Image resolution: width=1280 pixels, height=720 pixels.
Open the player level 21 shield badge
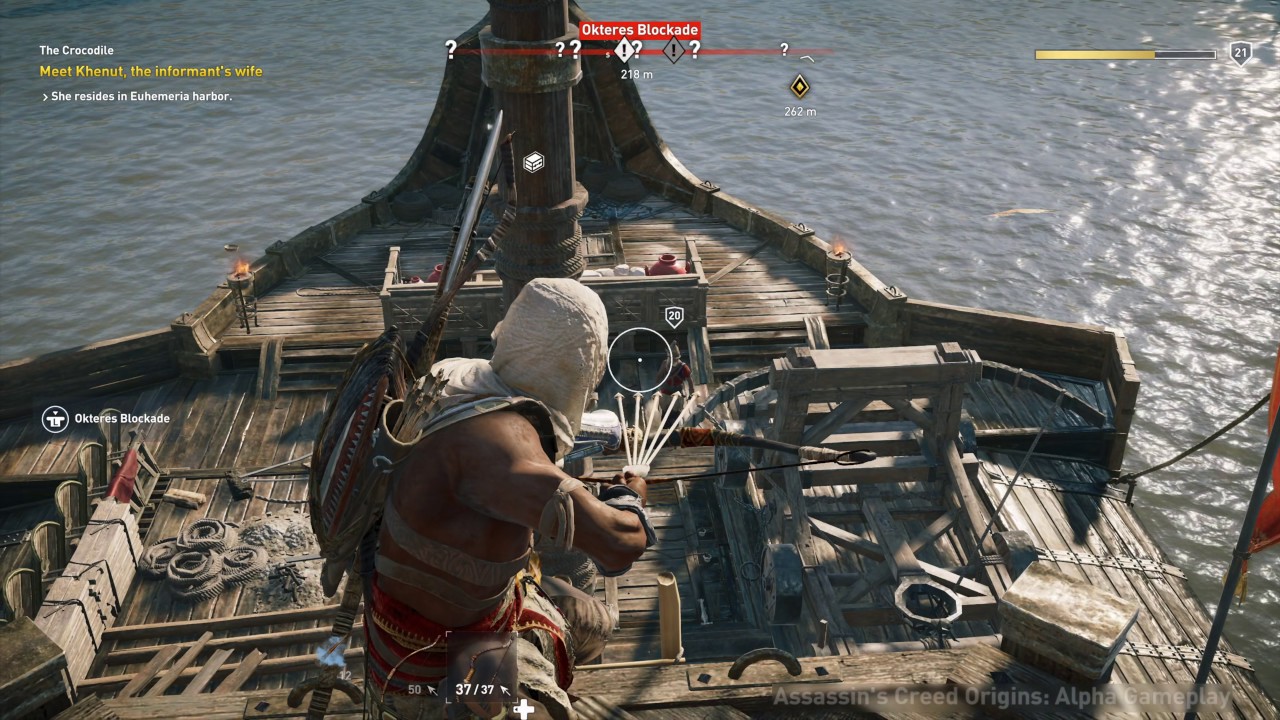tap(1240, 54)
